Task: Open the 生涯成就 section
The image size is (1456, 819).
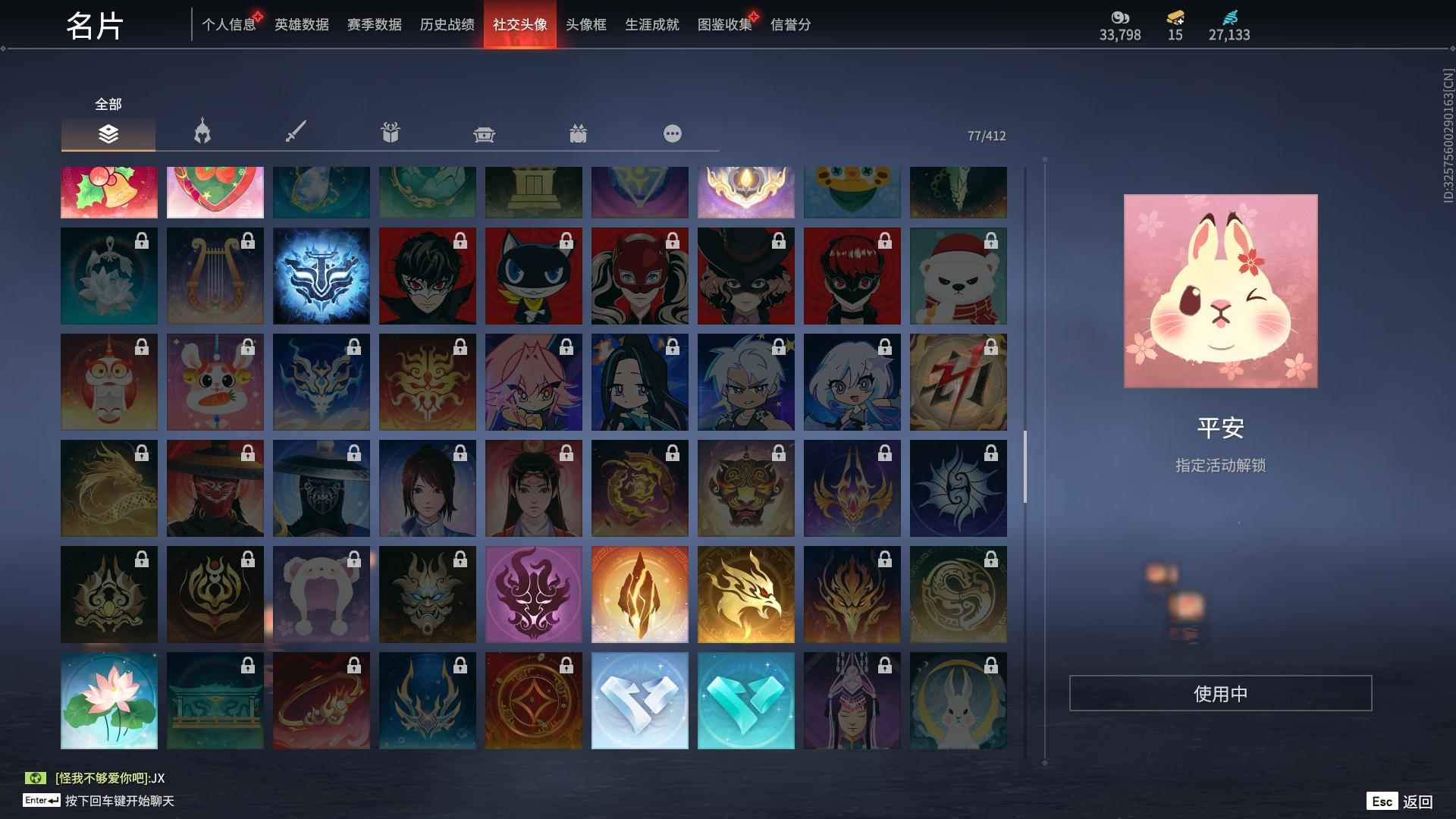Action: (651, 24)
